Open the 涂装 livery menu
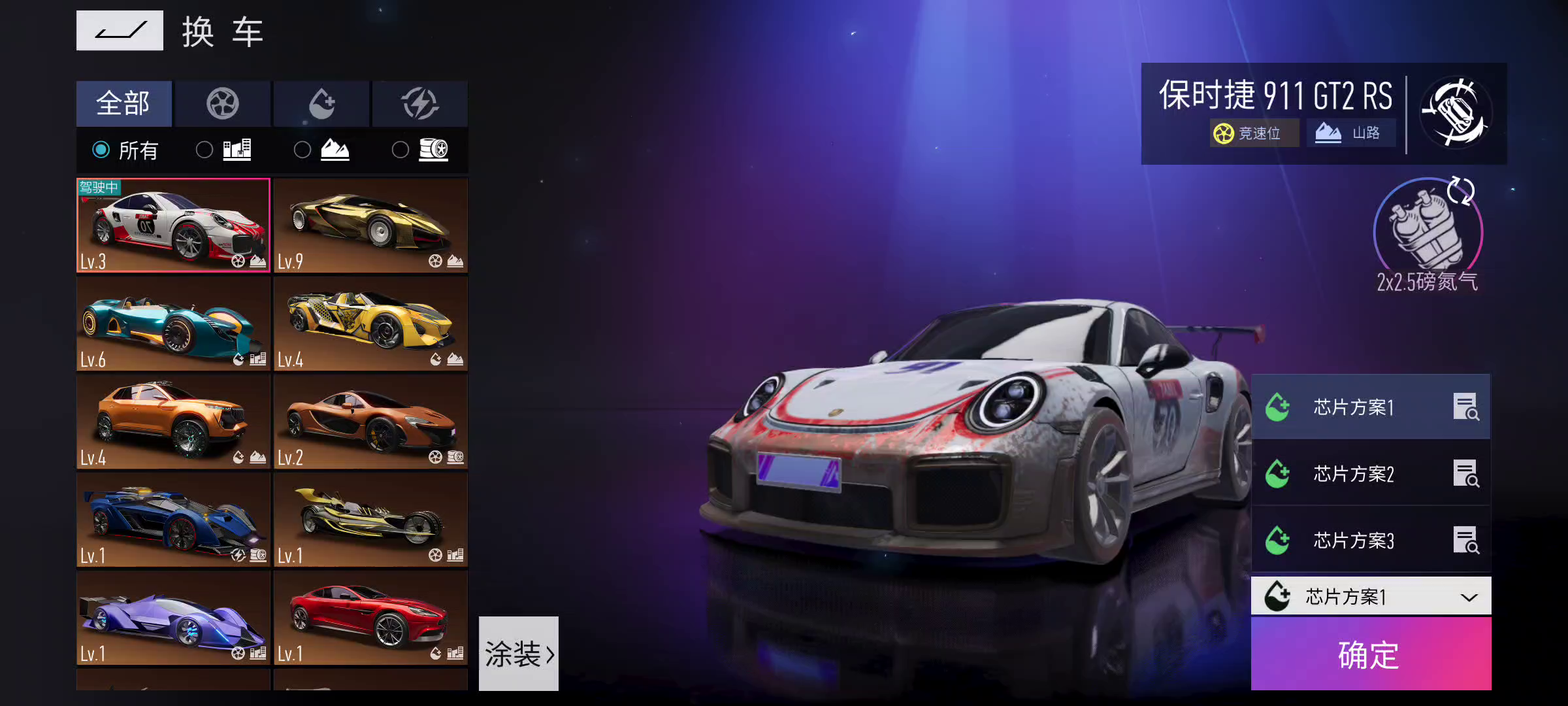This screenshot has width=1568, height=706. pyautogui.click(x=519, y=653)
